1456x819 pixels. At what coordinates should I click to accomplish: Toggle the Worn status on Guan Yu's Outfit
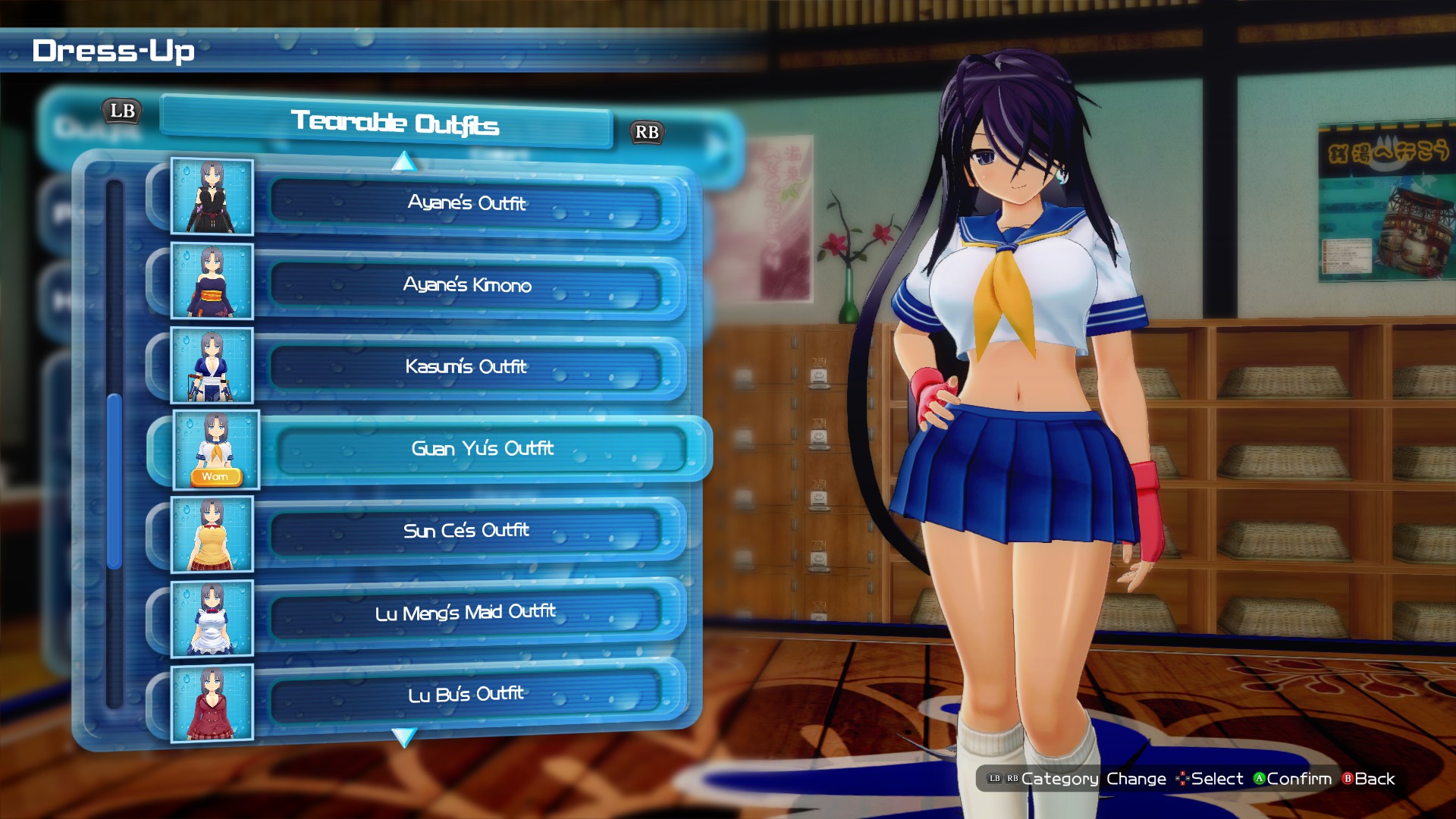(x=215, y=476)
